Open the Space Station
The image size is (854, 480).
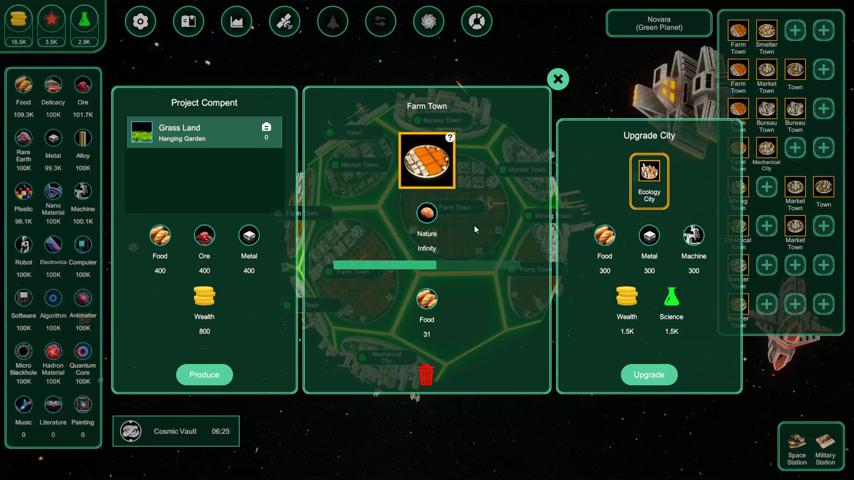(x=797, y=446)
